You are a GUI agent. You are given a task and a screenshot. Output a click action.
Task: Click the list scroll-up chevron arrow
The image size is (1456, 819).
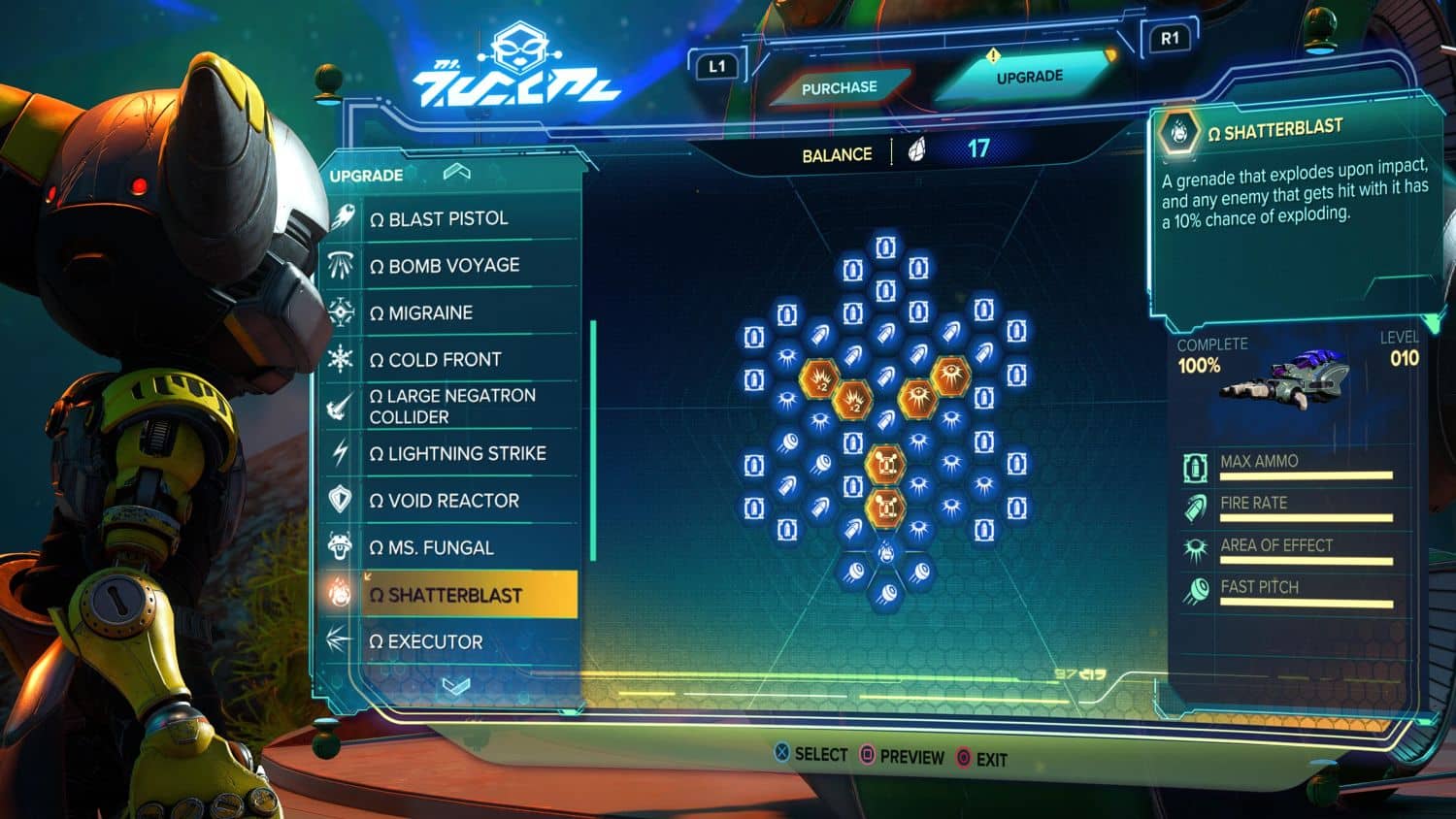coord(456,173)
